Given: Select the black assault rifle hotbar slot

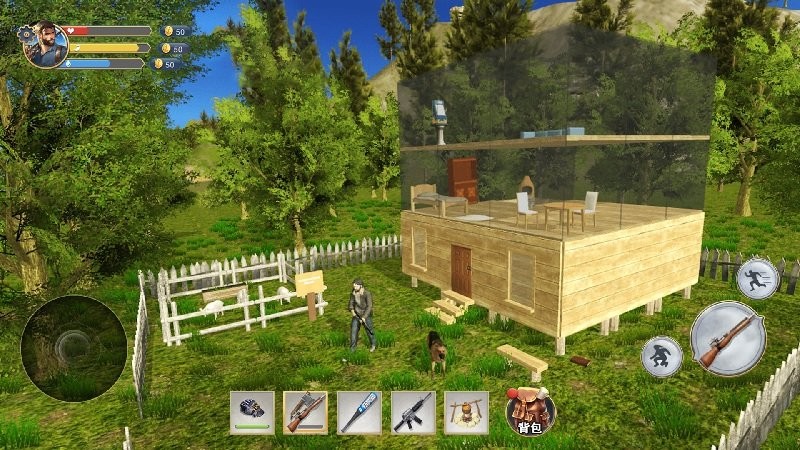Looking at the screenshot, I should click(x=412, y=411).
